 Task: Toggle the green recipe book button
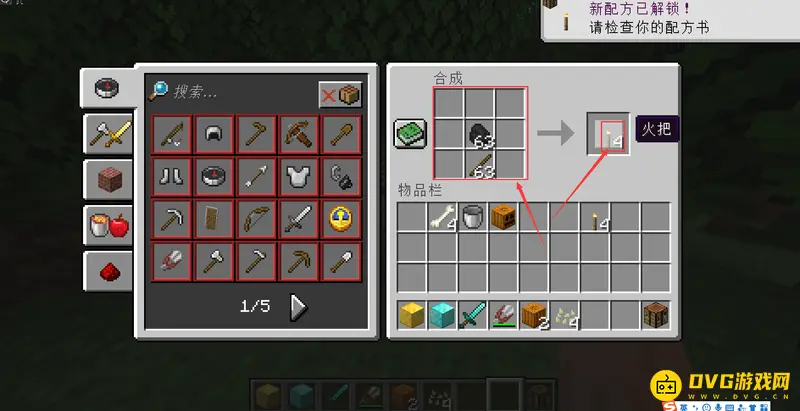(410, 133)
